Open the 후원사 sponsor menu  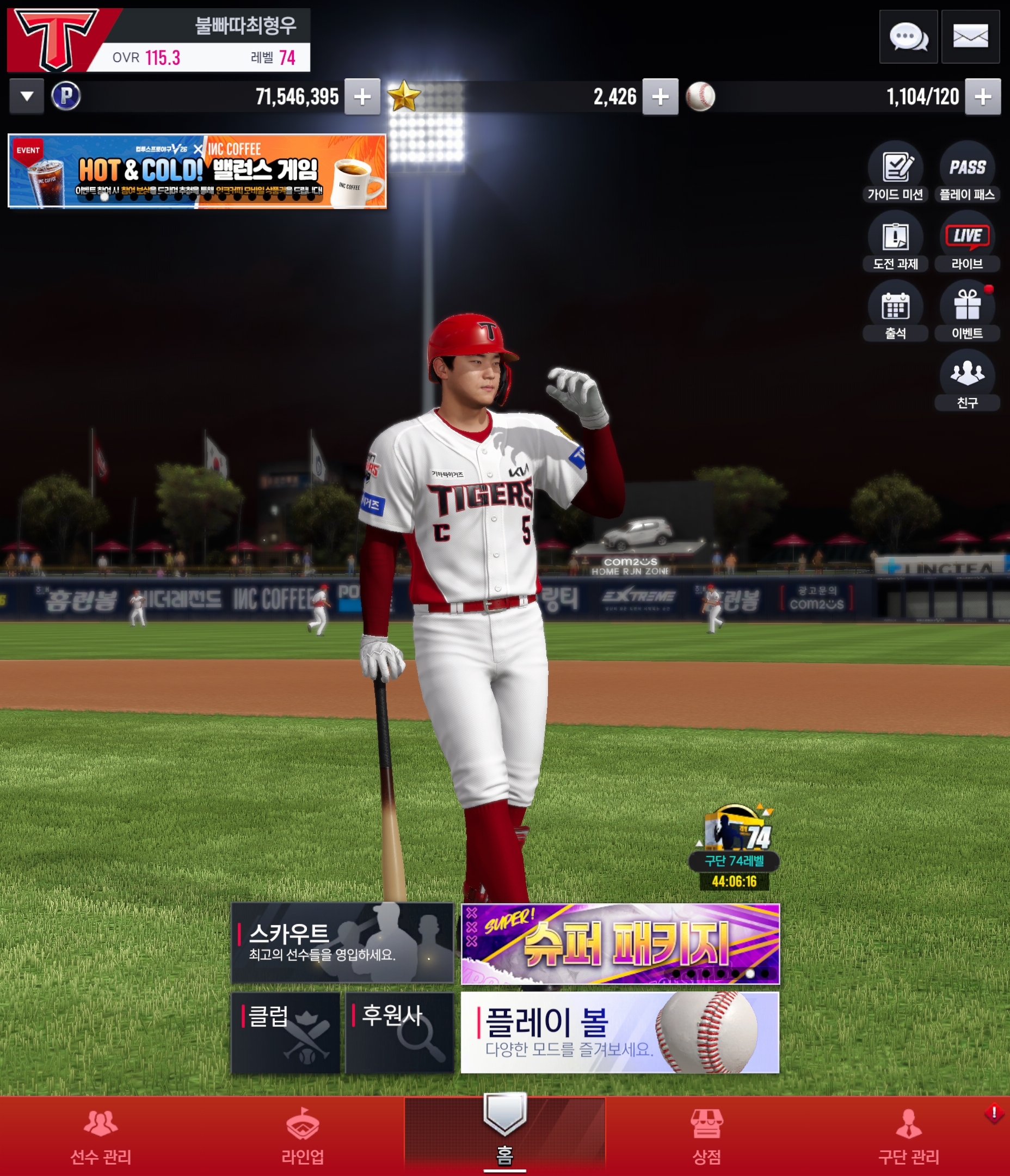click(399, 1032)
